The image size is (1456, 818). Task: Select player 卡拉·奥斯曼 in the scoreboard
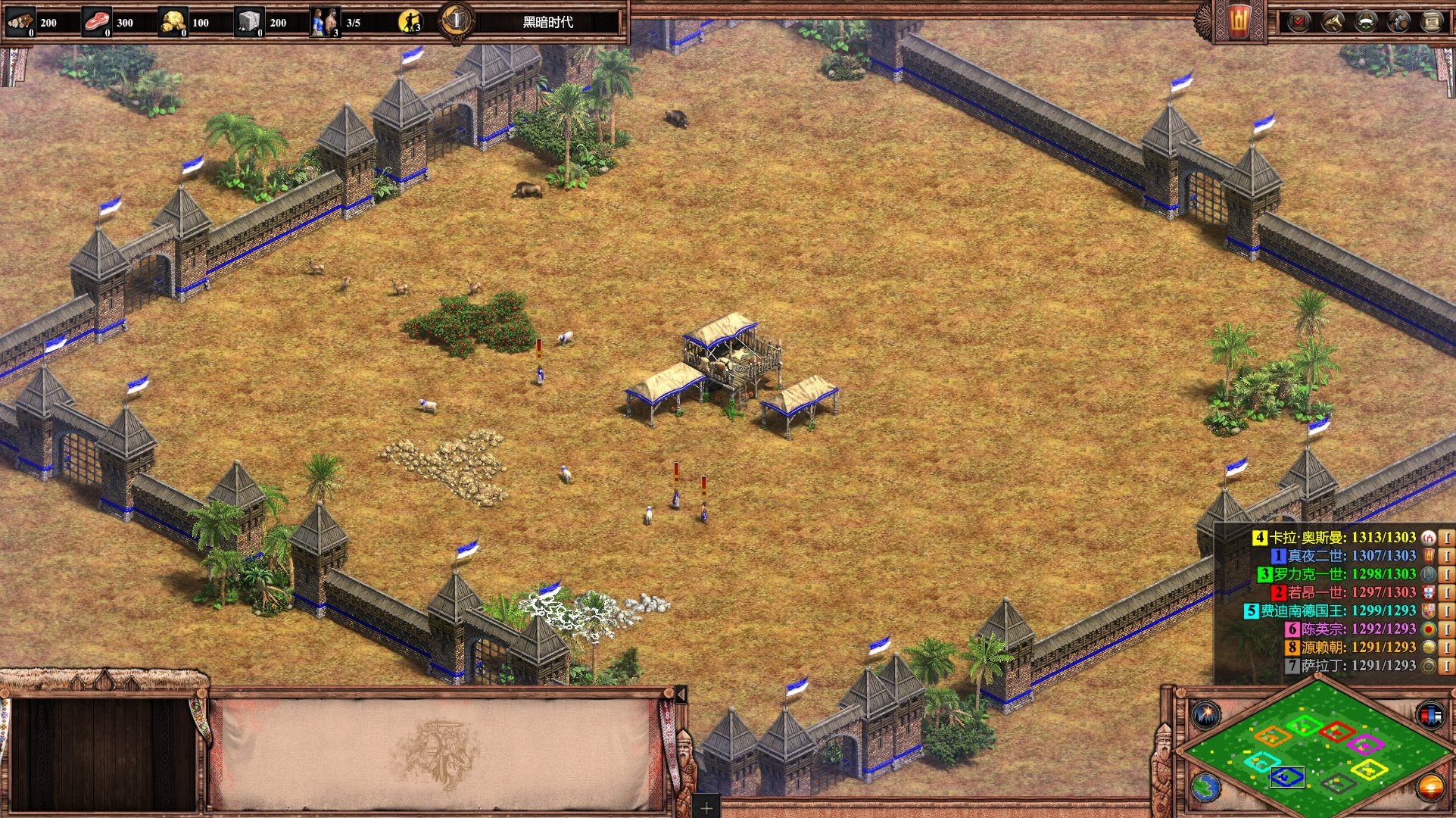(1340, 538)
